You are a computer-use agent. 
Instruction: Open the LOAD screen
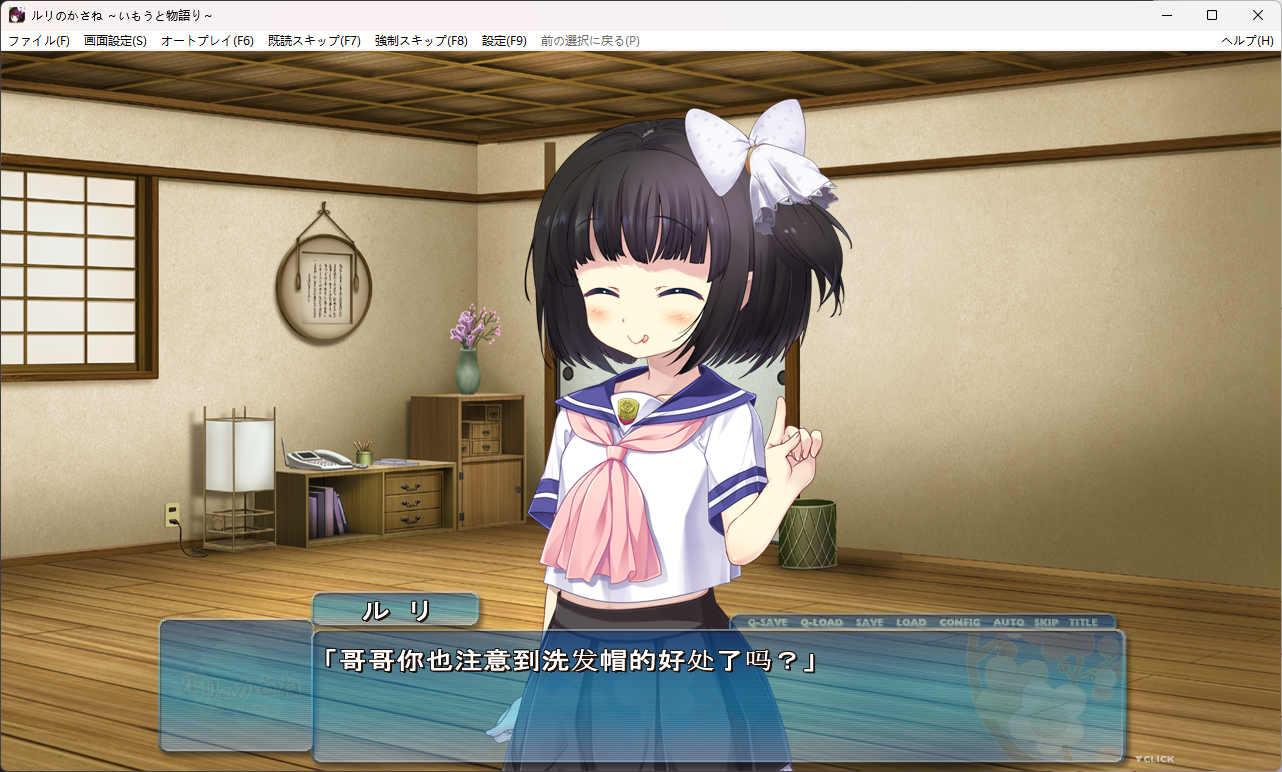pyautogui.click(x=911, y=622)
